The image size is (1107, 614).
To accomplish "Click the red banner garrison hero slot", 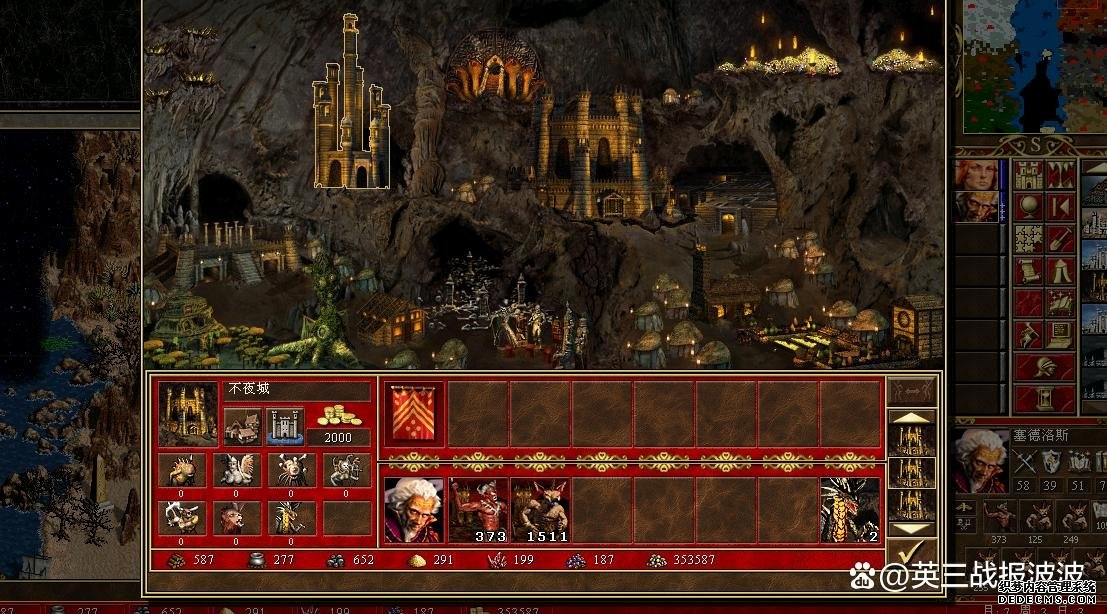I will 413,414.
